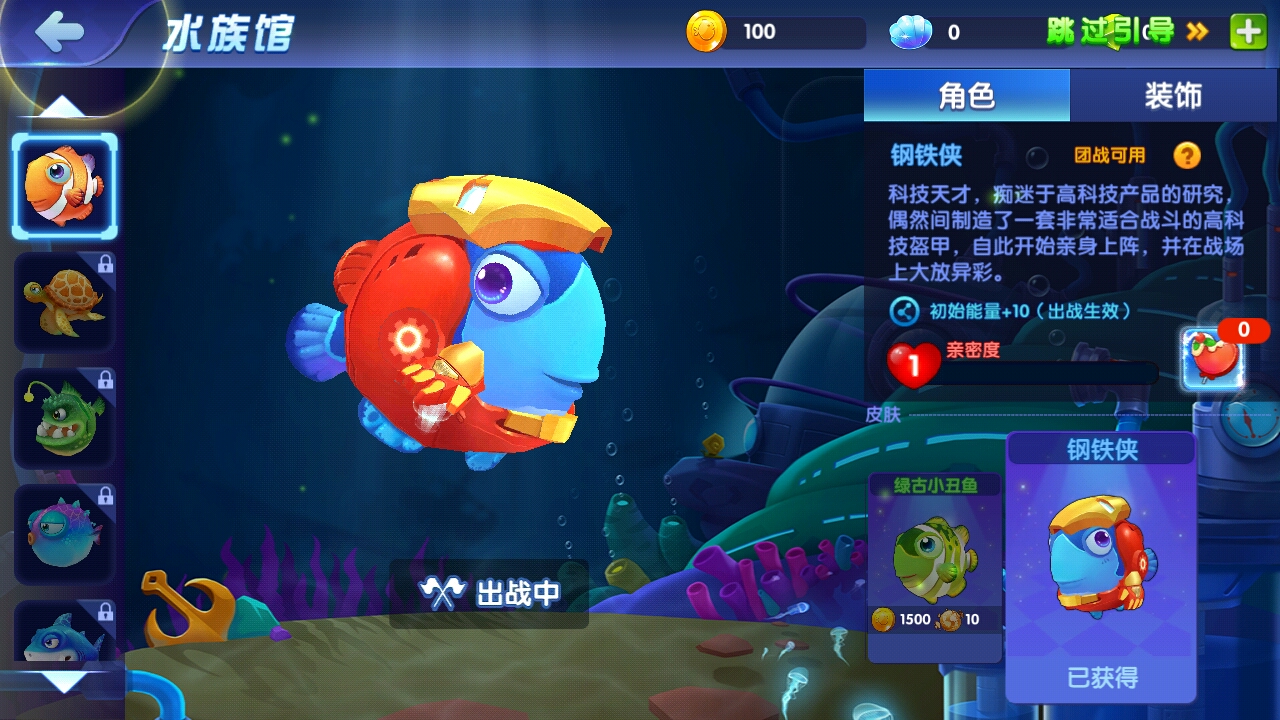The width and height of the screenshot is (1280, 720).
Task: Click the blue diamond currency icon
Action: pyautogui.click(x=911, y=31)
